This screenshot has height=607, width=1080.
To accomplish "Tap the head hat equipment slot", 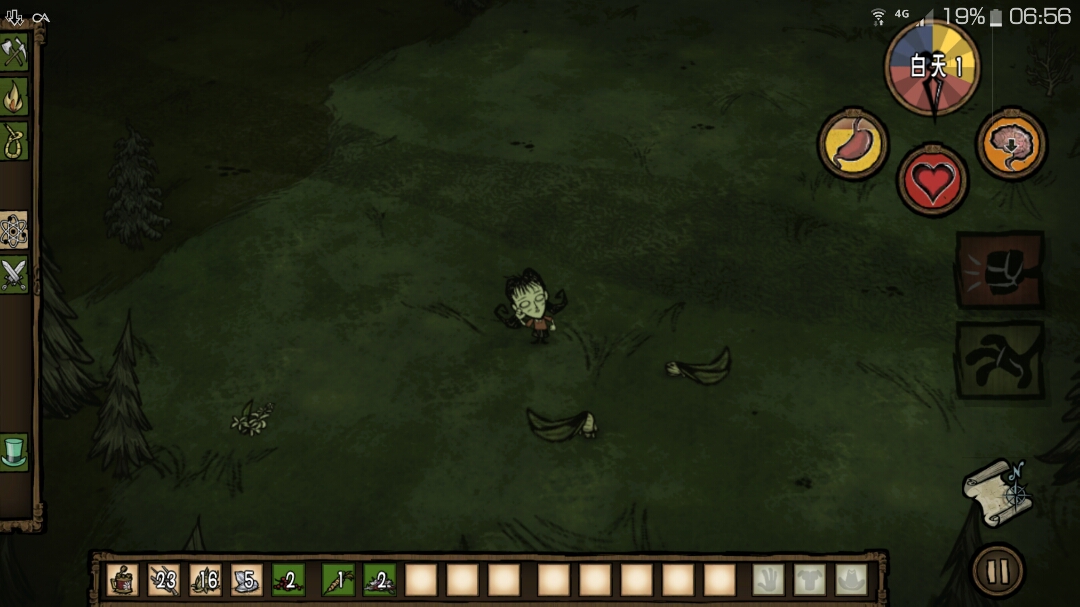I will point(851,580).
